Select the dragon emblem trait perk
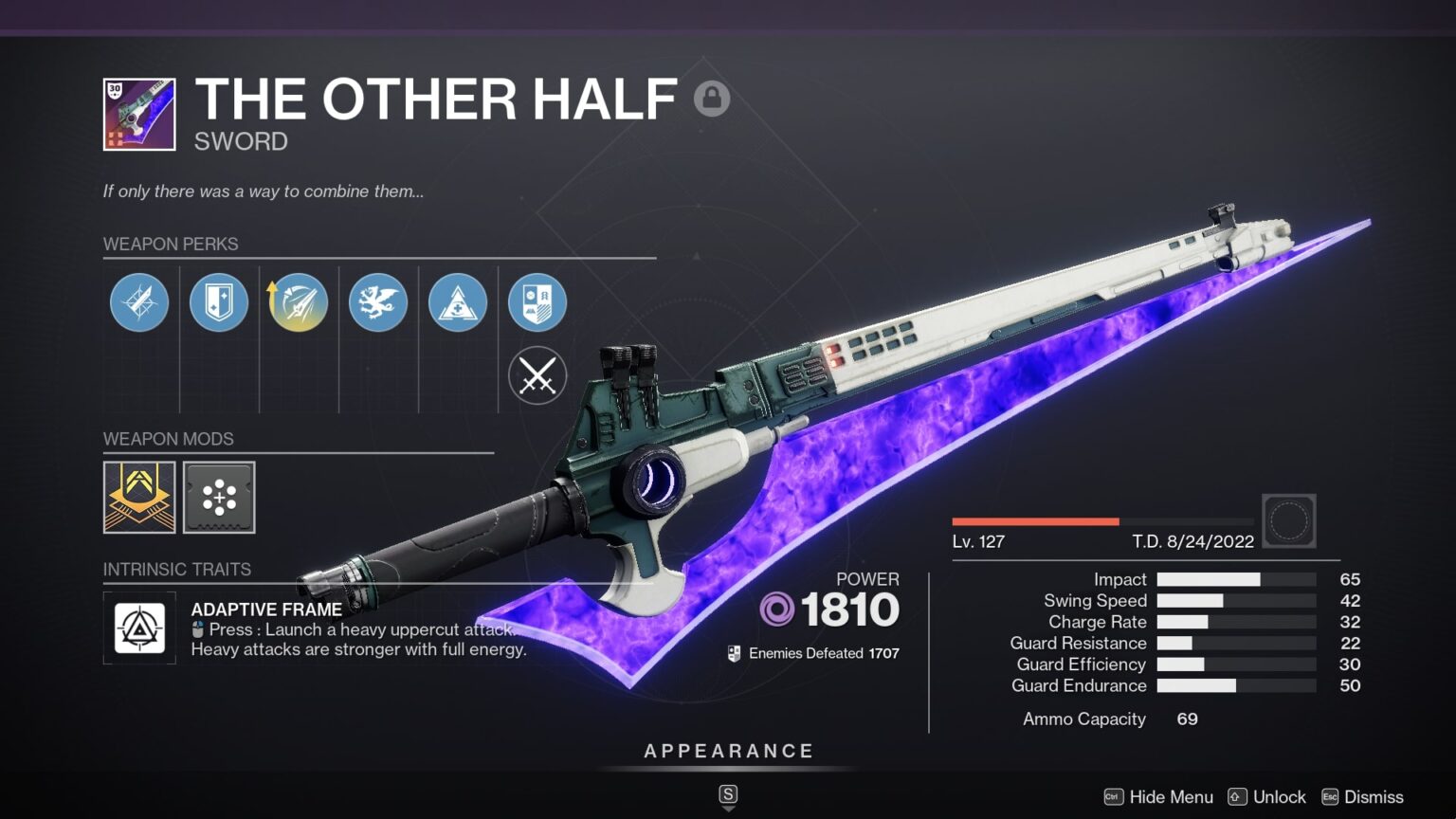 [378, 301]
